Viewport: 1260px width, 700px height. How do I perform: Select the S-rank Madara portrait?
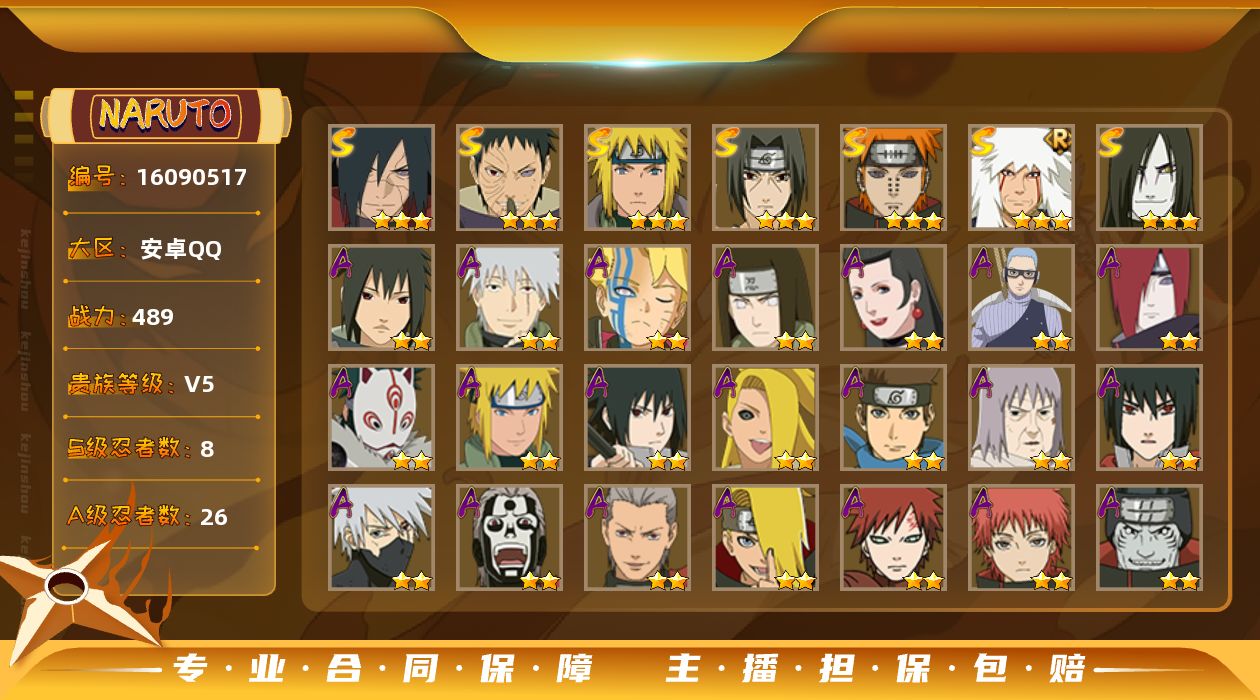tap(381, 177)
